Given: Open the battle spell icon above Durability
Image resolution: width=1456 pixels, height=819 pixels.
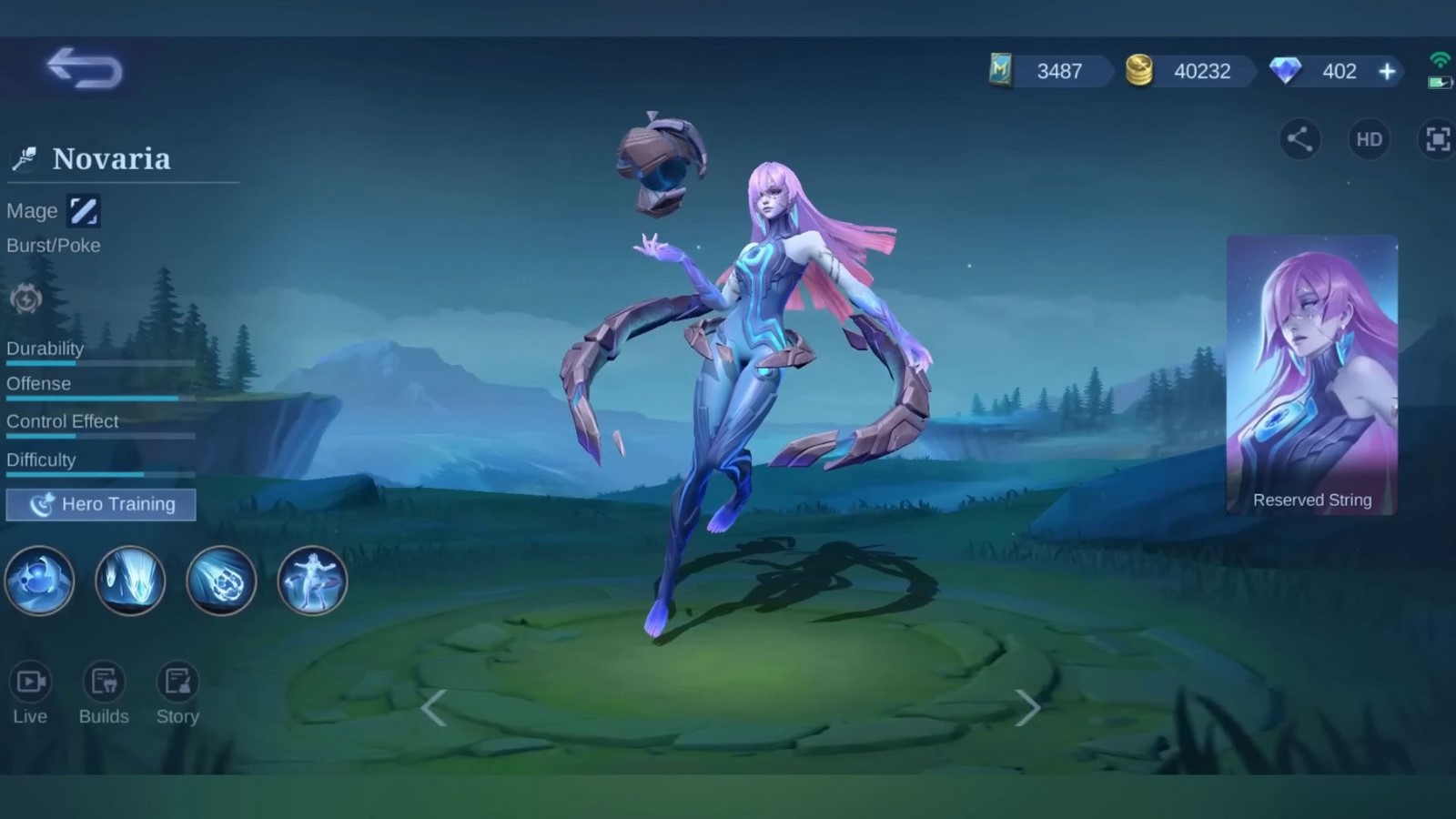Looking at the screenshot, I should pyautogui.click(x=25, y=300).
